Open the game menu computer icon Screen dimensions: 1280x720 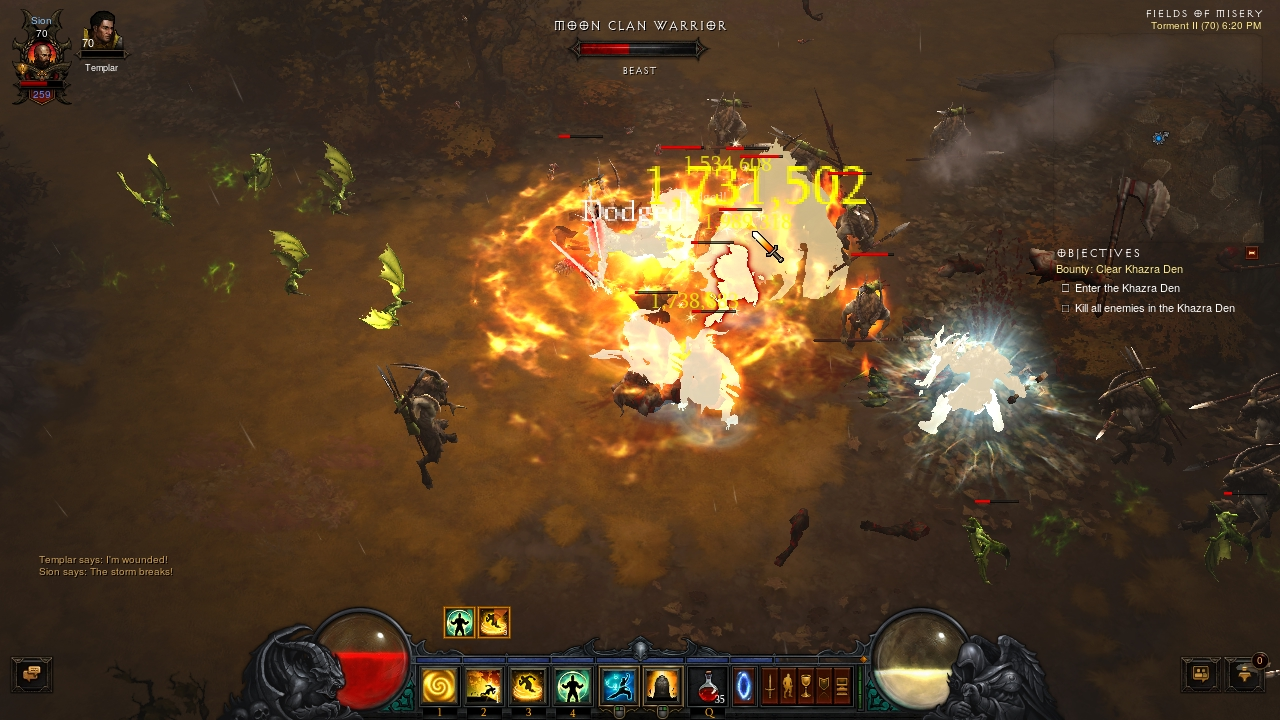[x=842, y=687]
